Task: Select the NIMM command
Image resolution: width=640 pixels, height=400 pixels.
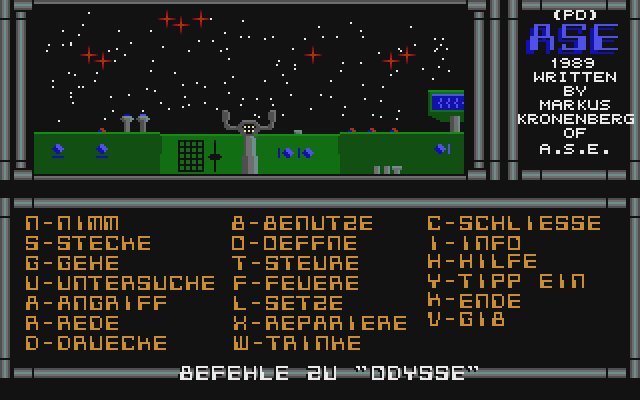Action: (x=72, y=223)
